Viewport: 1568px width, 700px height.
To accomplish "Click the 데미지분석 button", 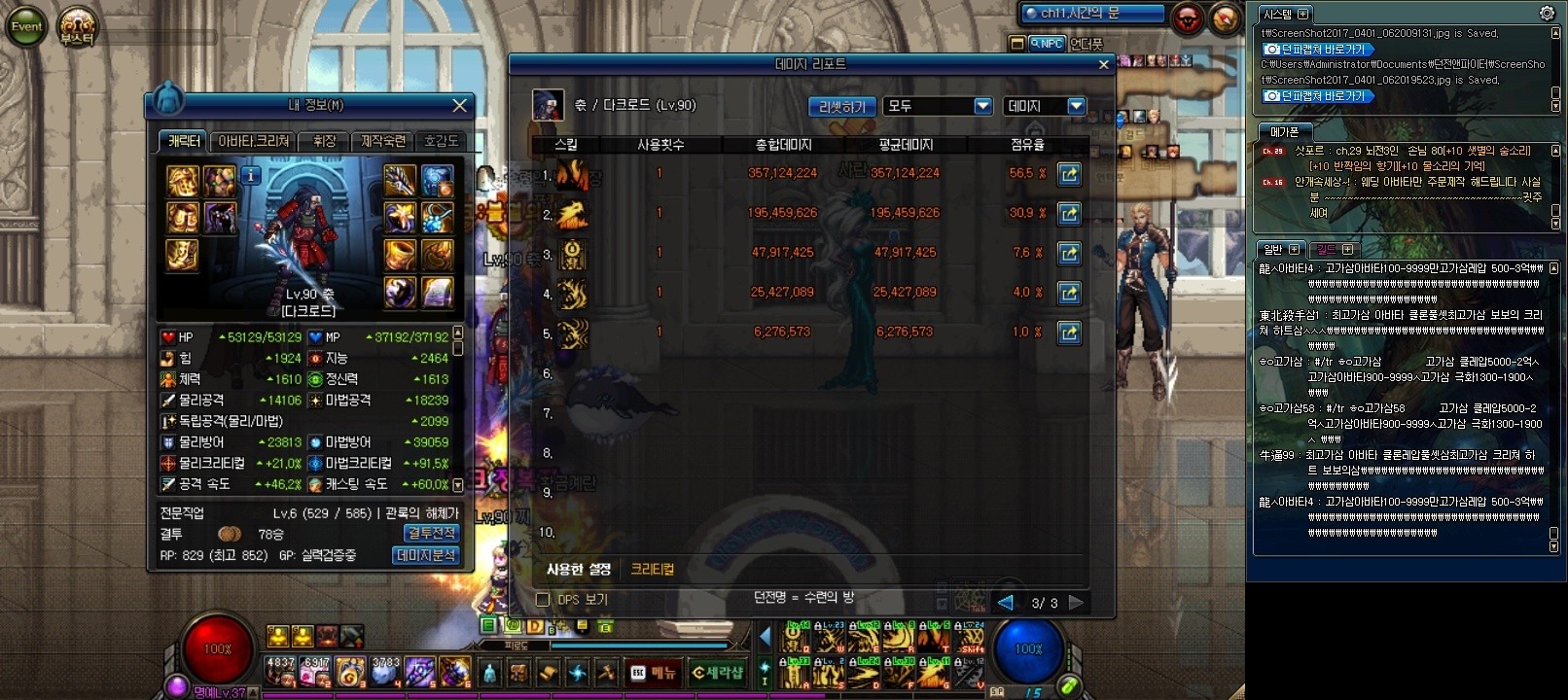I will coord(426,555).
